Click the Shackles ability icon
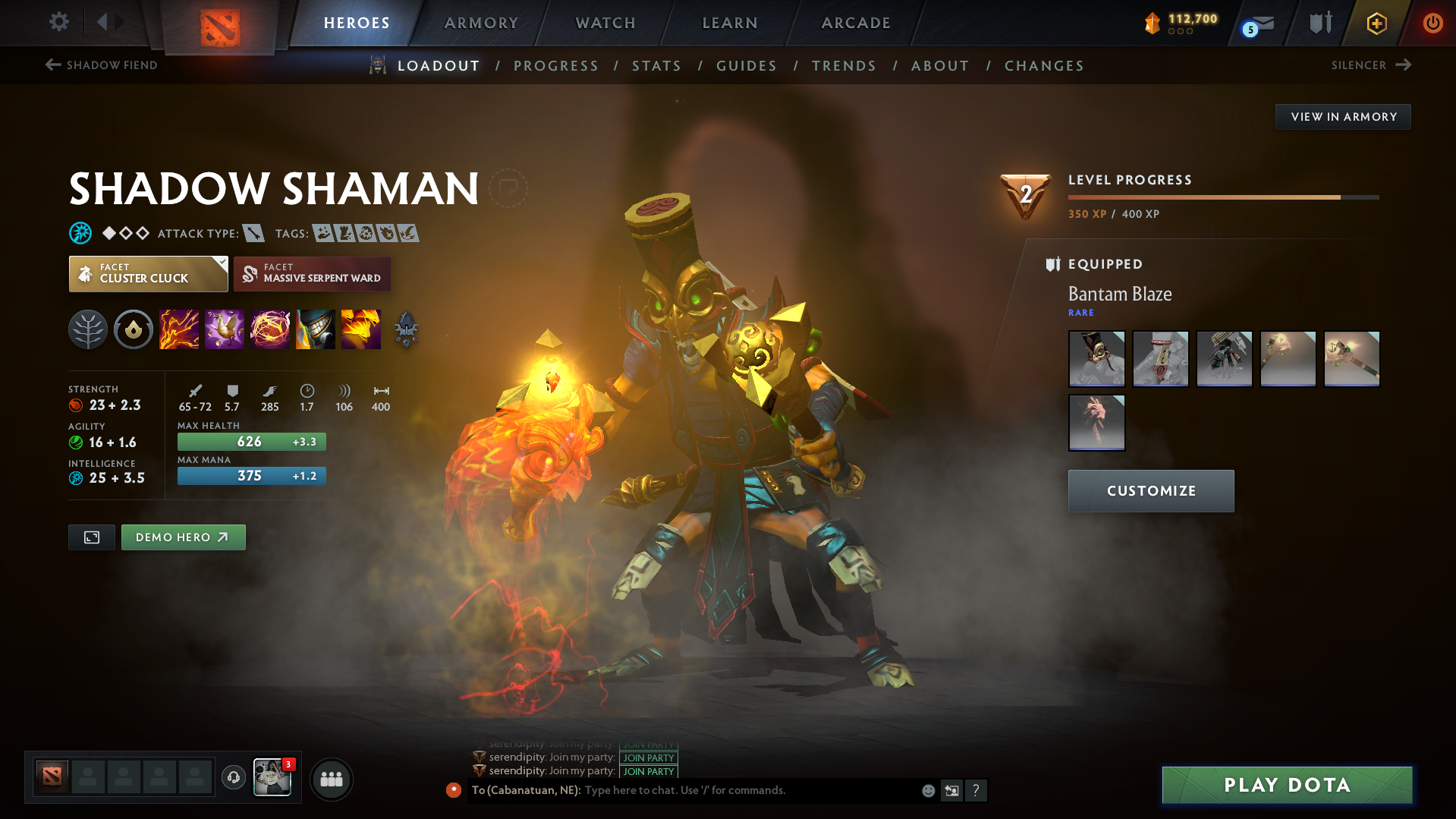The image size is (1456, 819). click(x=270, y=329)
